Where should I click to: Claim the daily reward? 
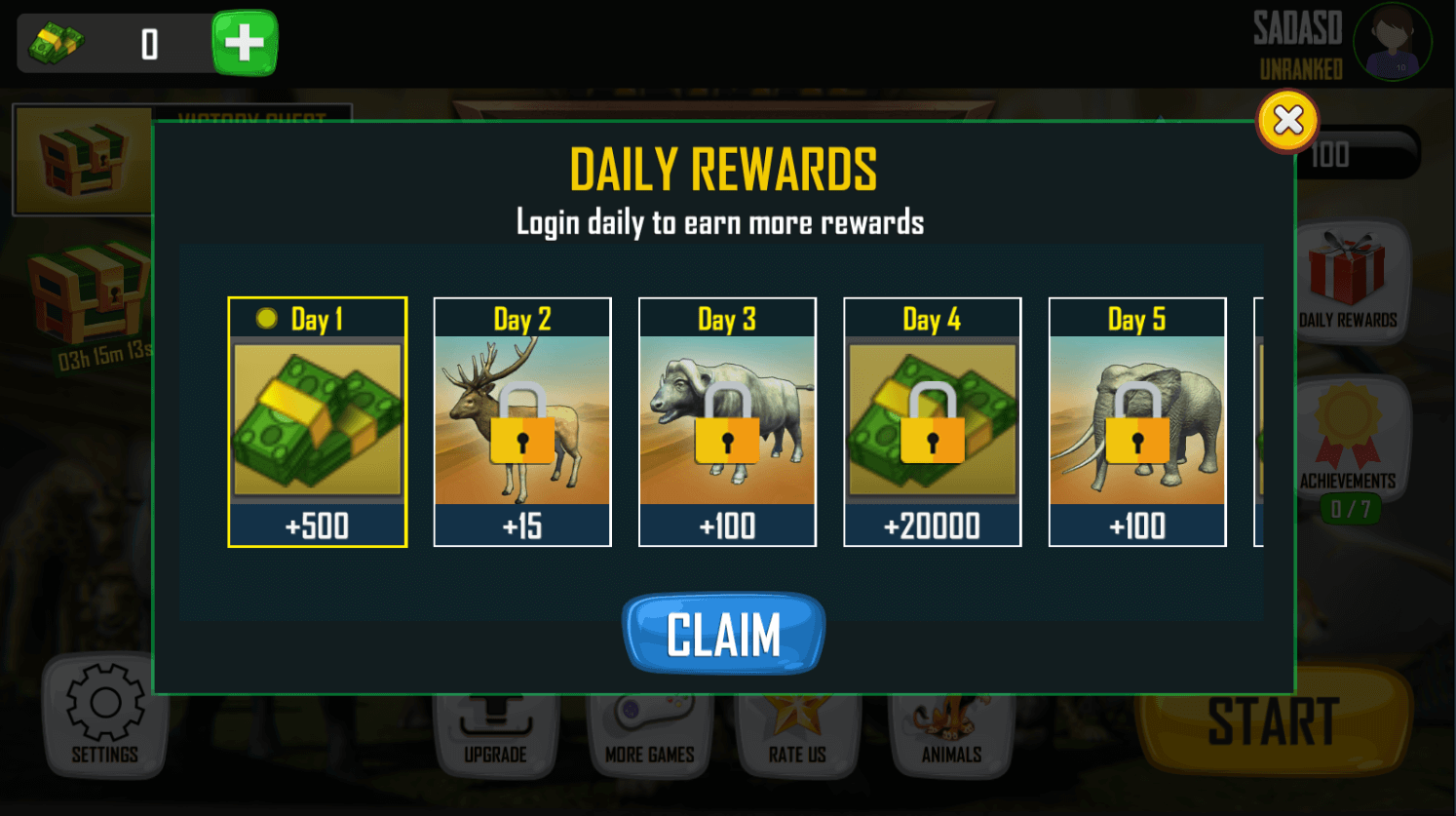[x=723, y=635]
